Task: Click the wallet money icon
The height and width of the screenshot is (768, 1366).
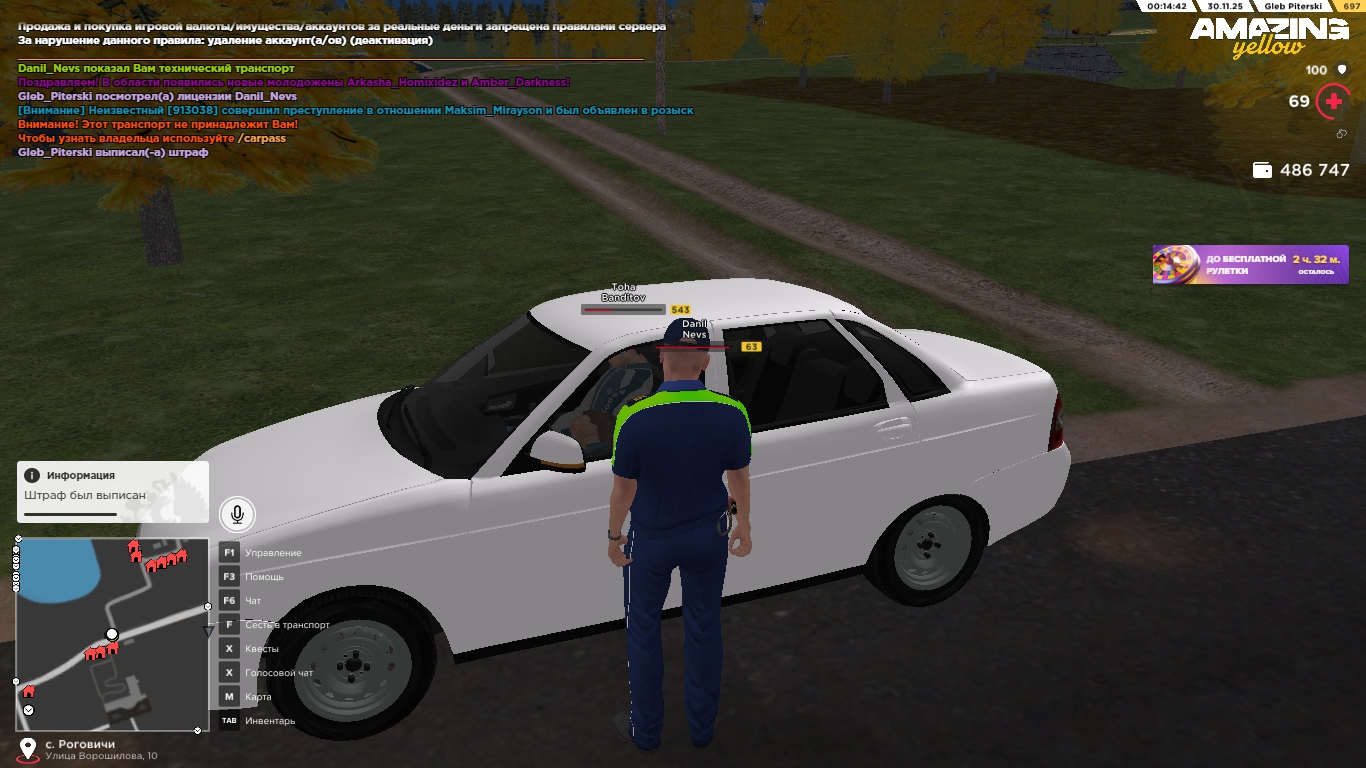Action: pos(1262,171)
